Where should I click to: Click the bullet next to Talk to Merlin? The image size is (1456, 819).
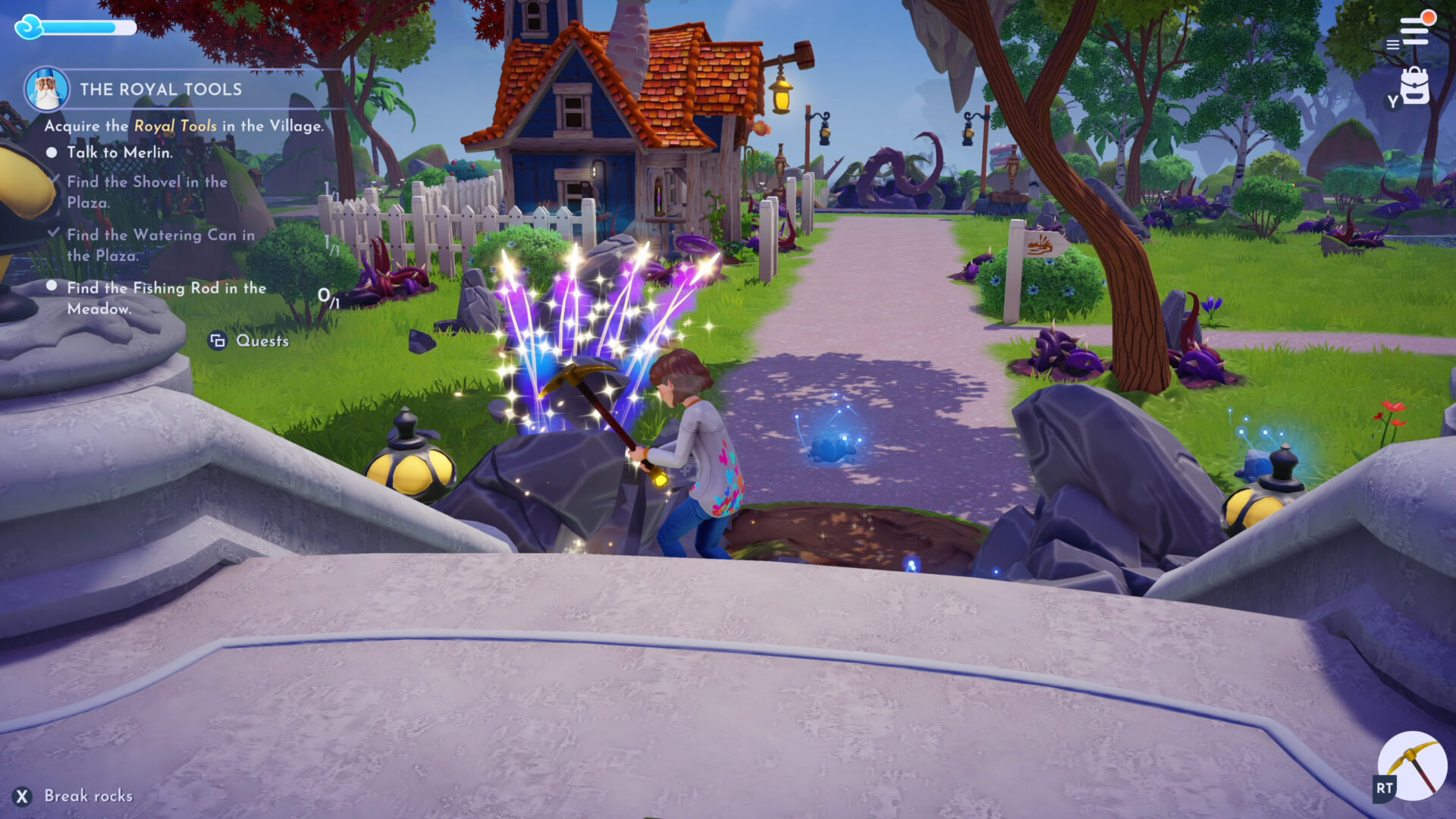(52, 152)
